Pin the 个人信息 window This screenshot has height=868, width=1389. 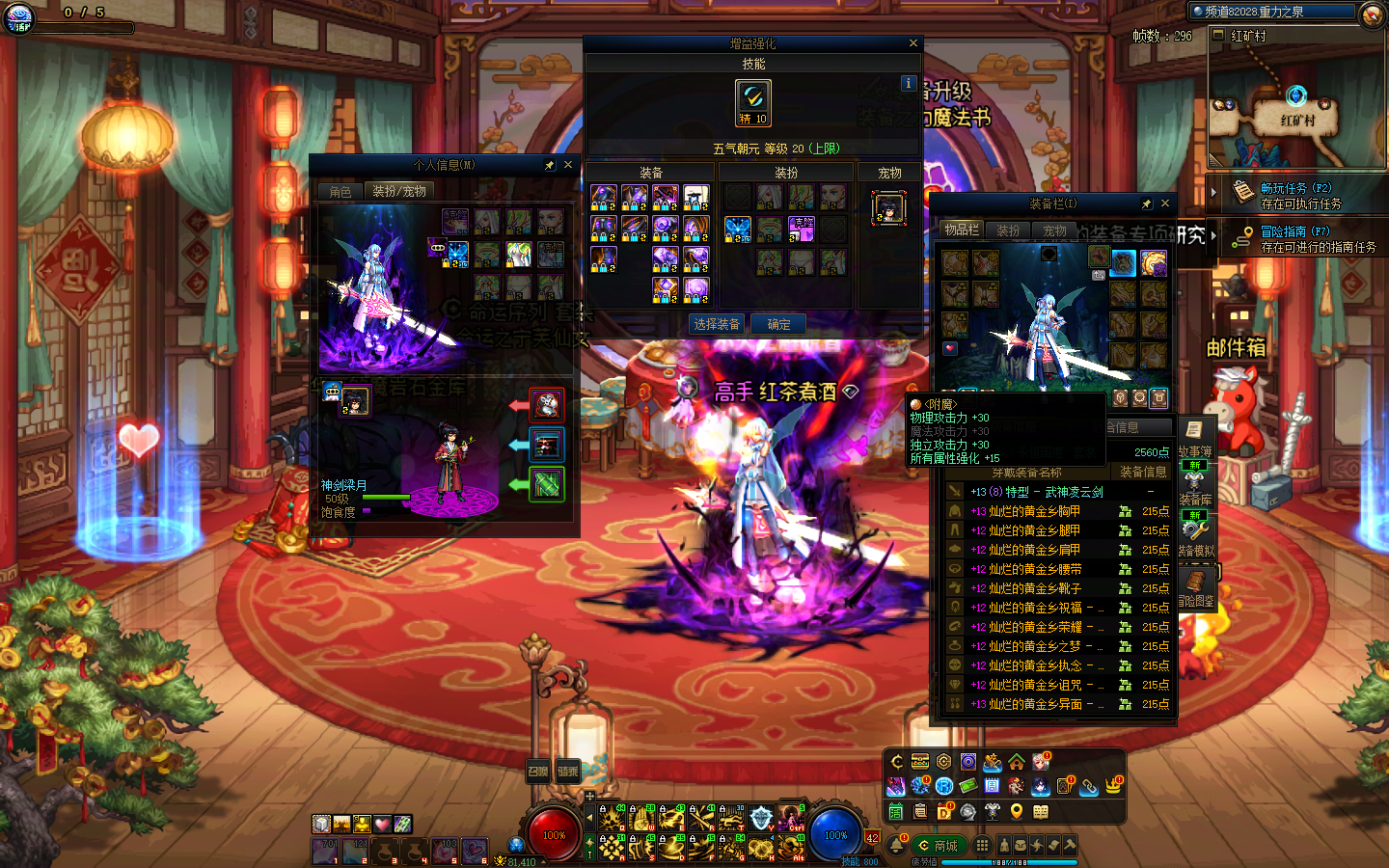(550, 165)
